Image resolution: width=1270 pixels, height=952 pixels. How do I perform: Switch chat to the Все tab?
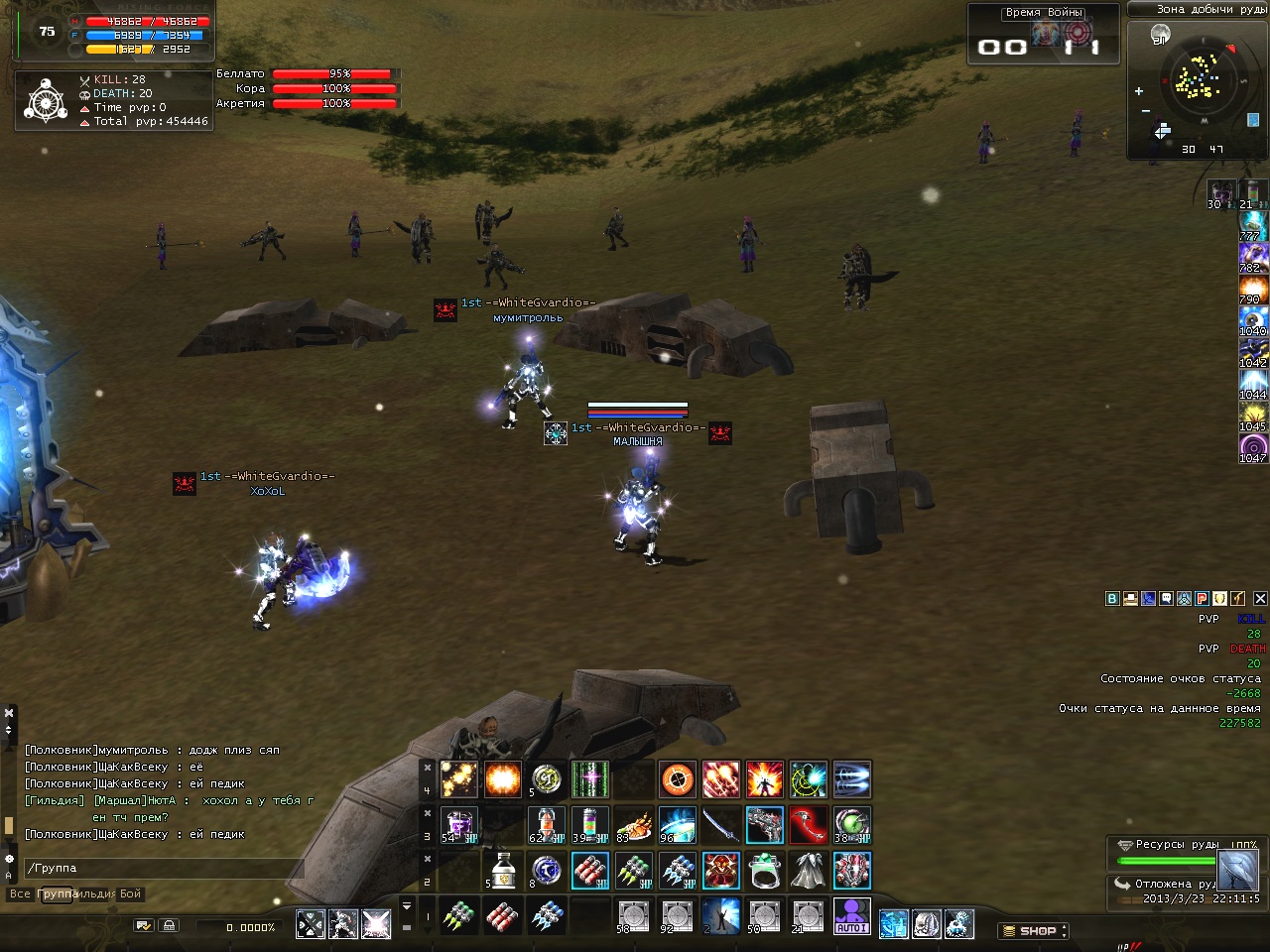pos(20,894)
